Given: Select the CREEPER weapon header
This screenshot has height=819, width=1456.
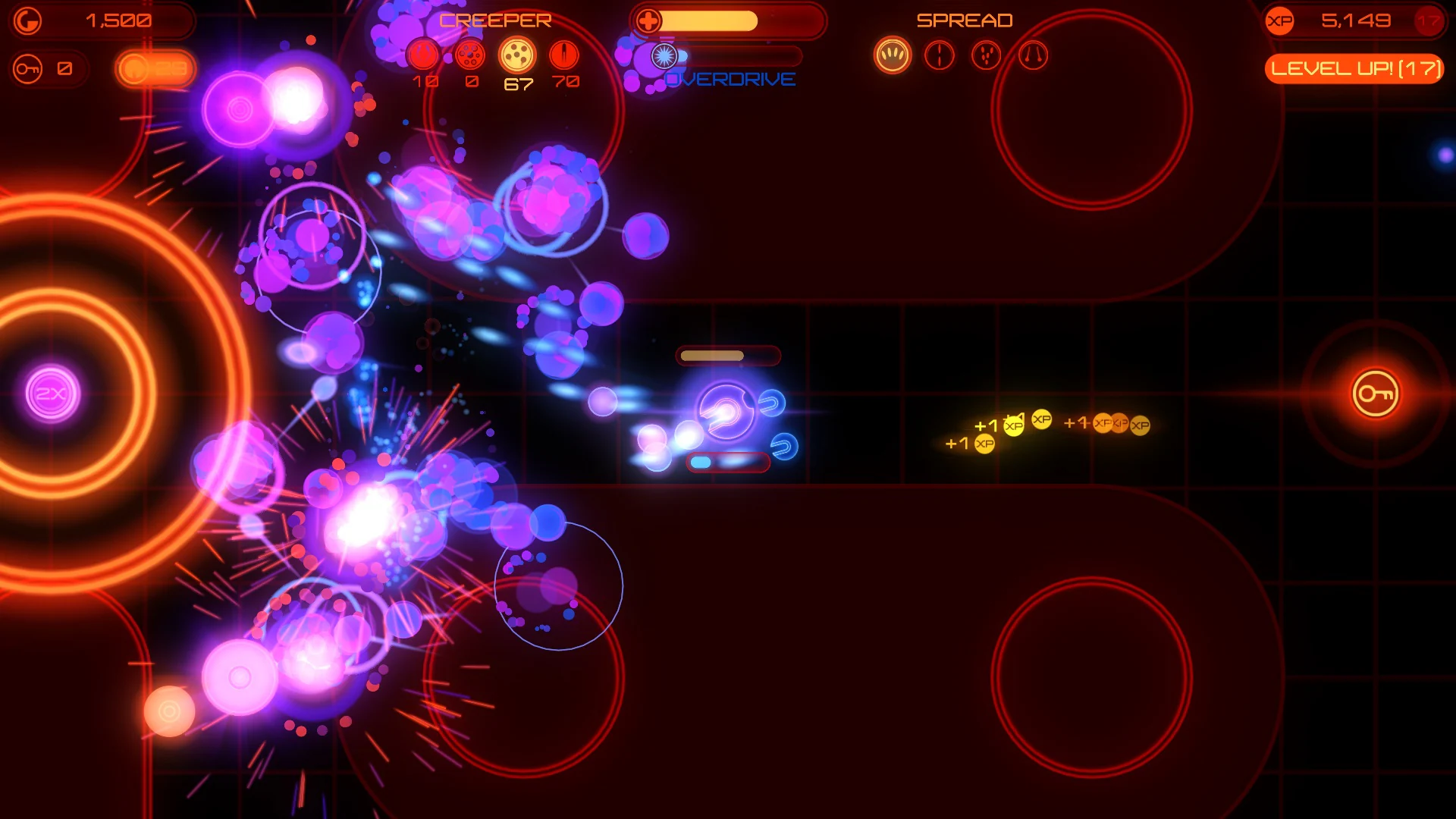Looking at the screenshot, I should click(497, 20).
